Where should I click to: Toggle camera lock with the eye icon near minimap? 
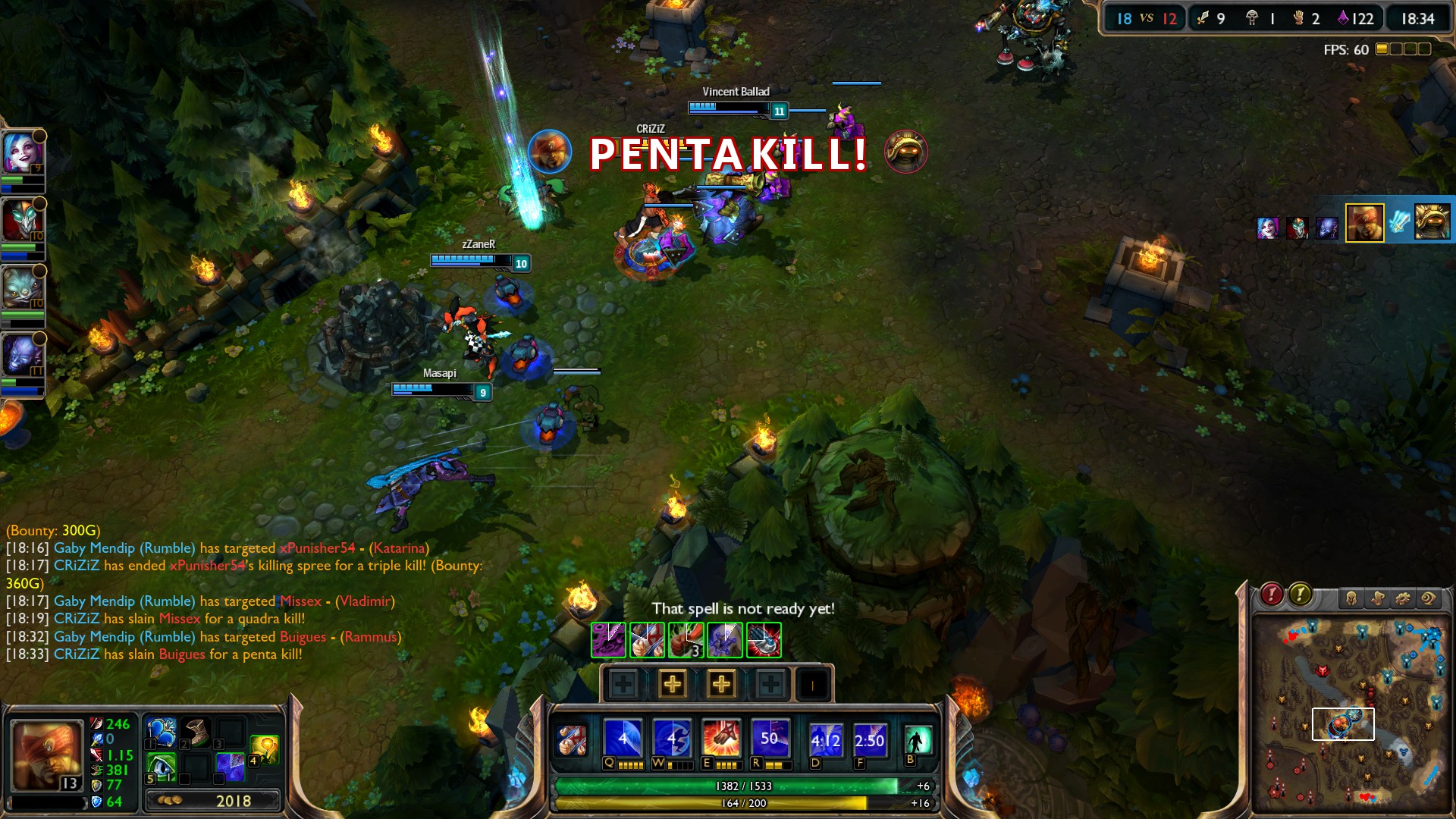point(1428,598)
